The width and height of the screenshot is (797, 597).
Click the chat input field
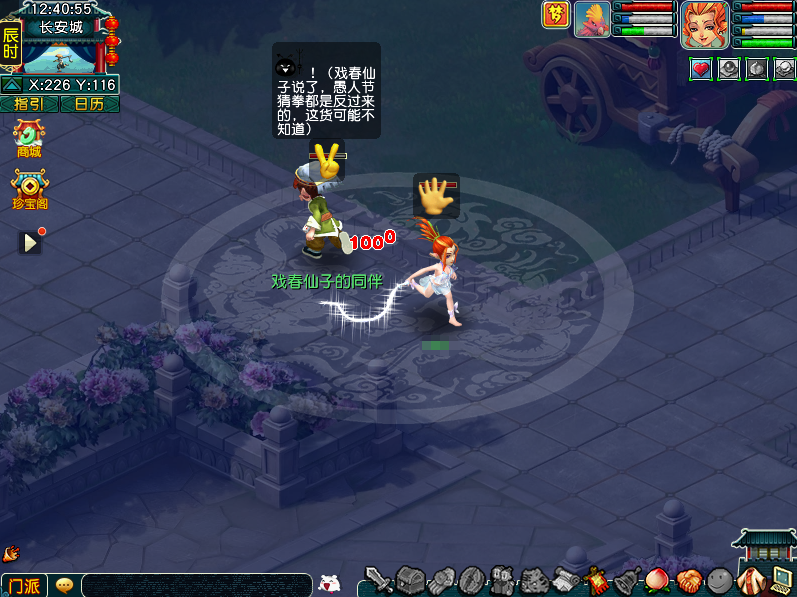click(x=196, y=585)
